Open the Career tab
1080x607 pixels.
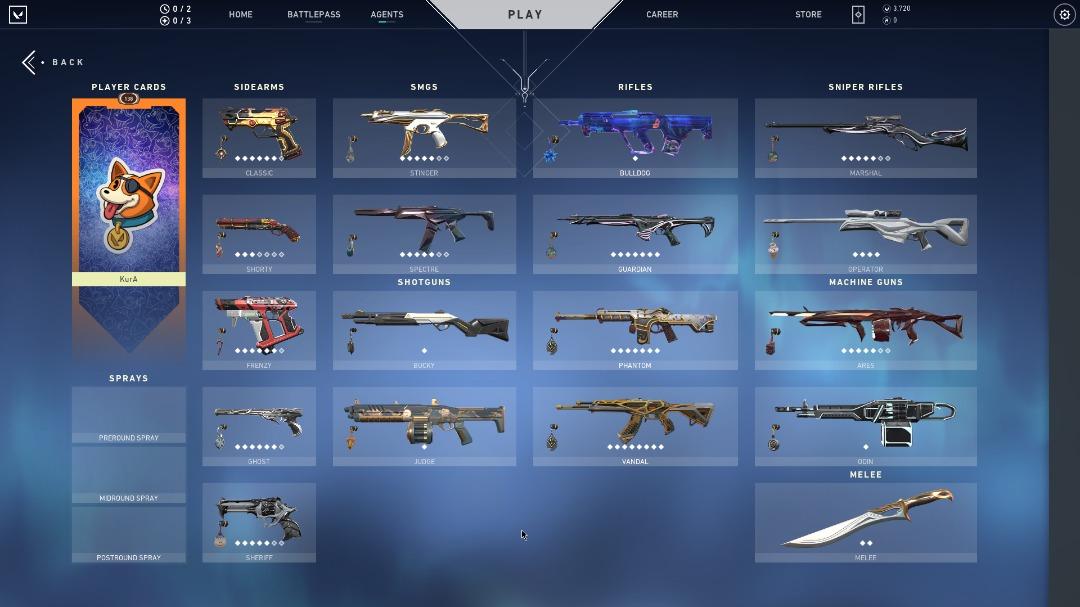[662, 15]
